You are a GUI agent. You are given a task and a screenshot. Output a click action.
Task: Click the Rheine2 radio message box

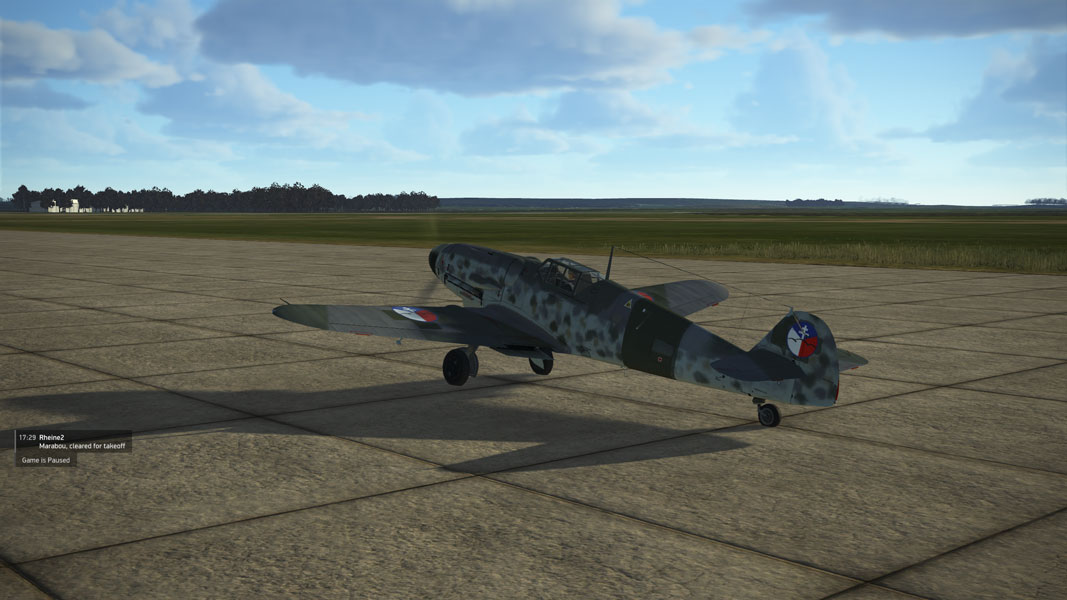(73, 441)
